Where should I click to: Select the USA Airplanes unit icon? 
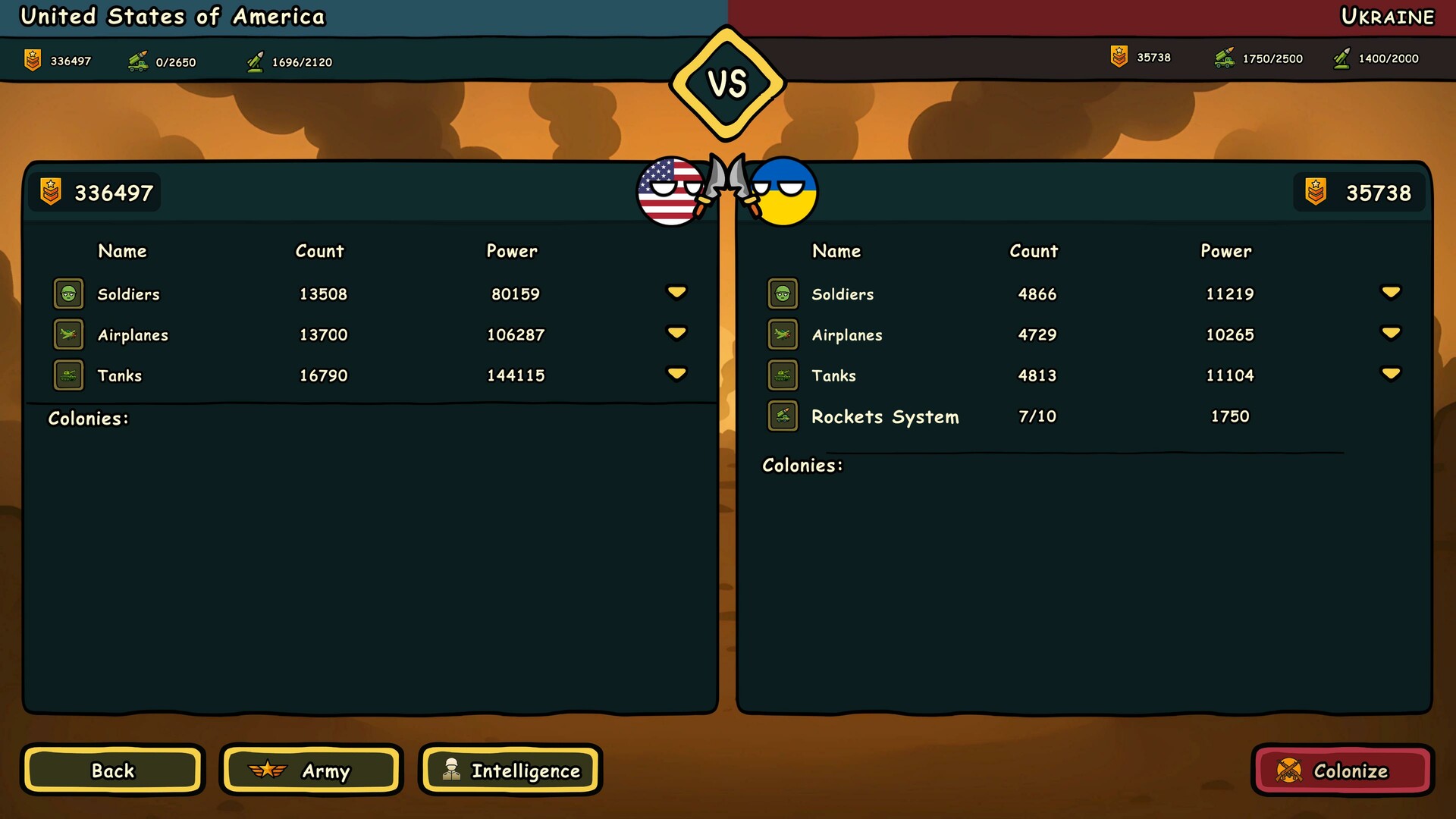click(x=68, y=334)
